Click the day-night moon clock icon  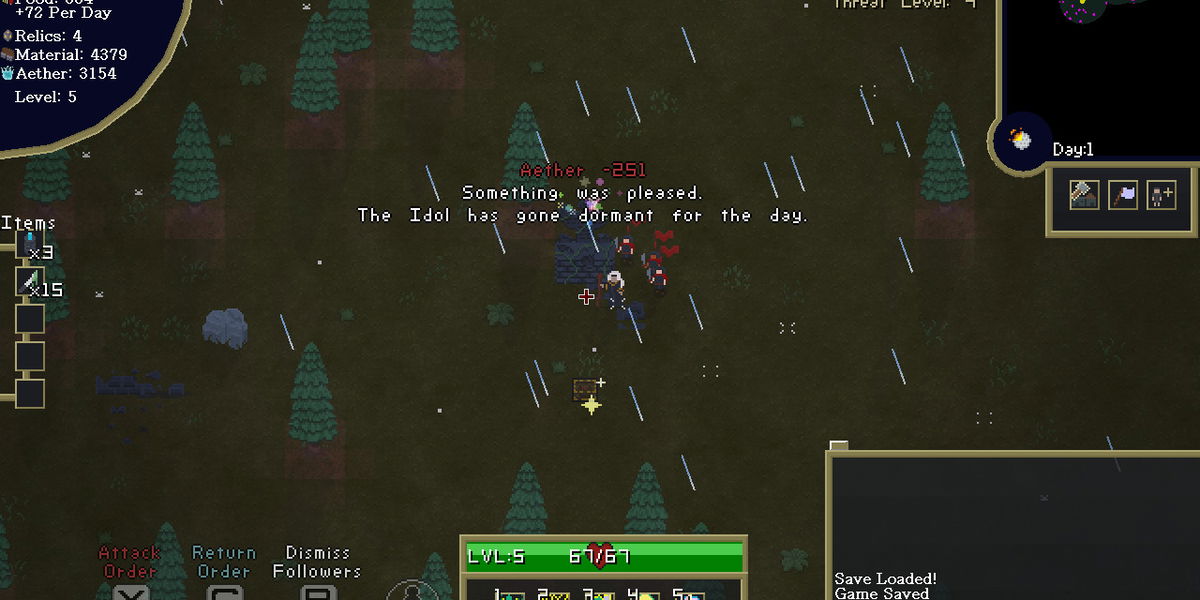point(1020,139)
